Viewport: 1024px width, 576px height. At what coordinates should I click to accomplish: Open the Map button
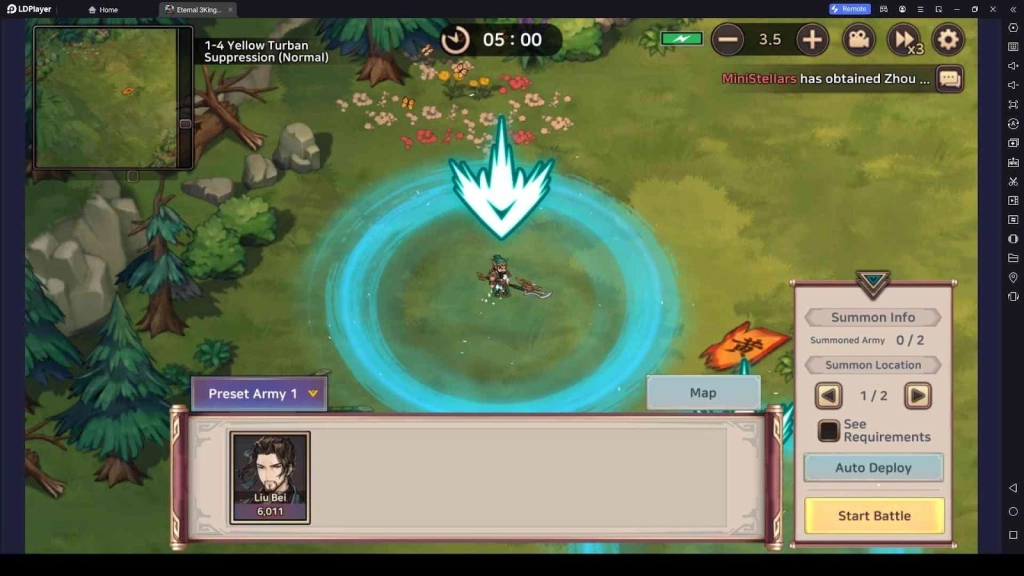click(x=703, y=393)
